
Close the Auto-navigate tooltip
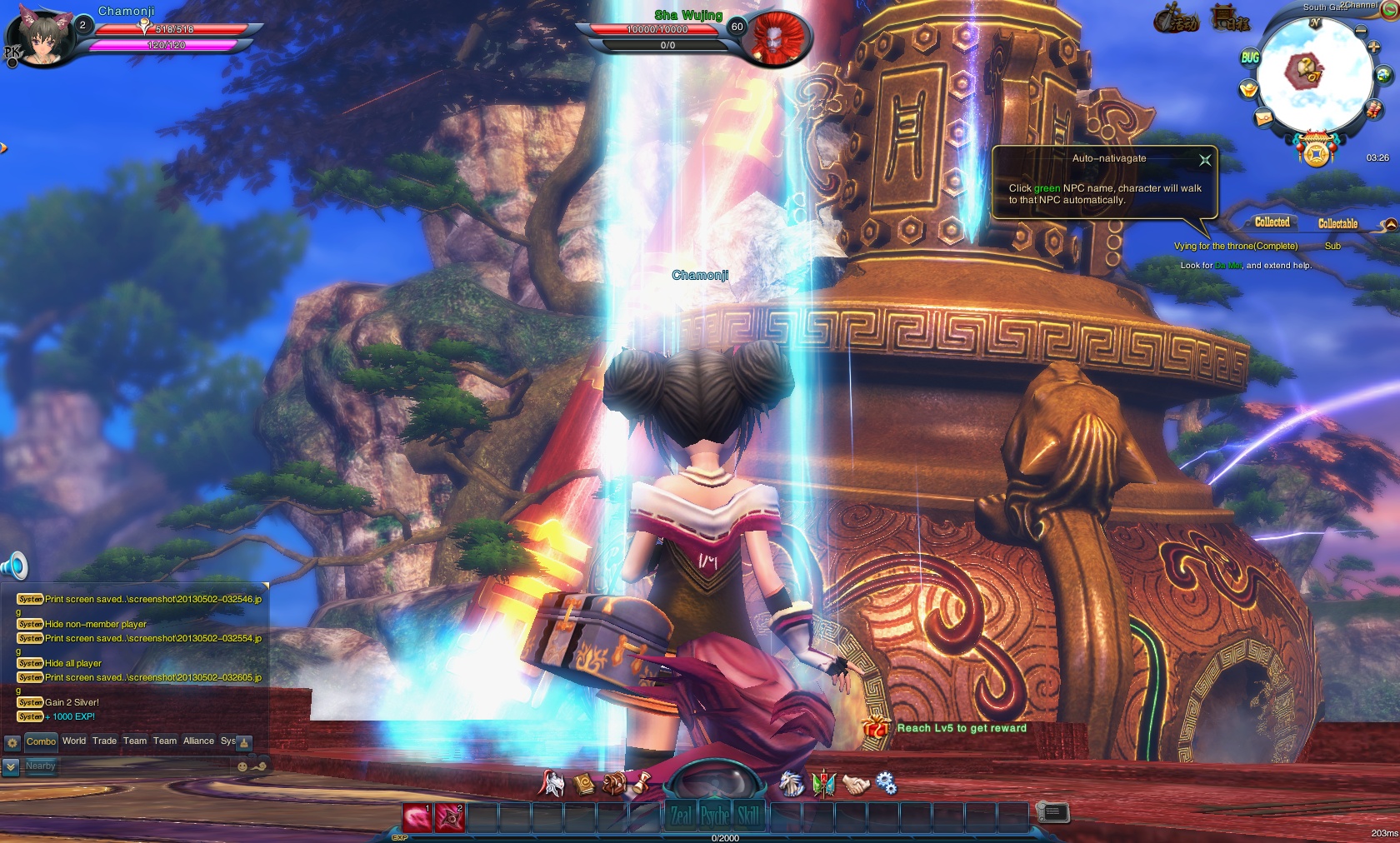(x=1205, y=160)
